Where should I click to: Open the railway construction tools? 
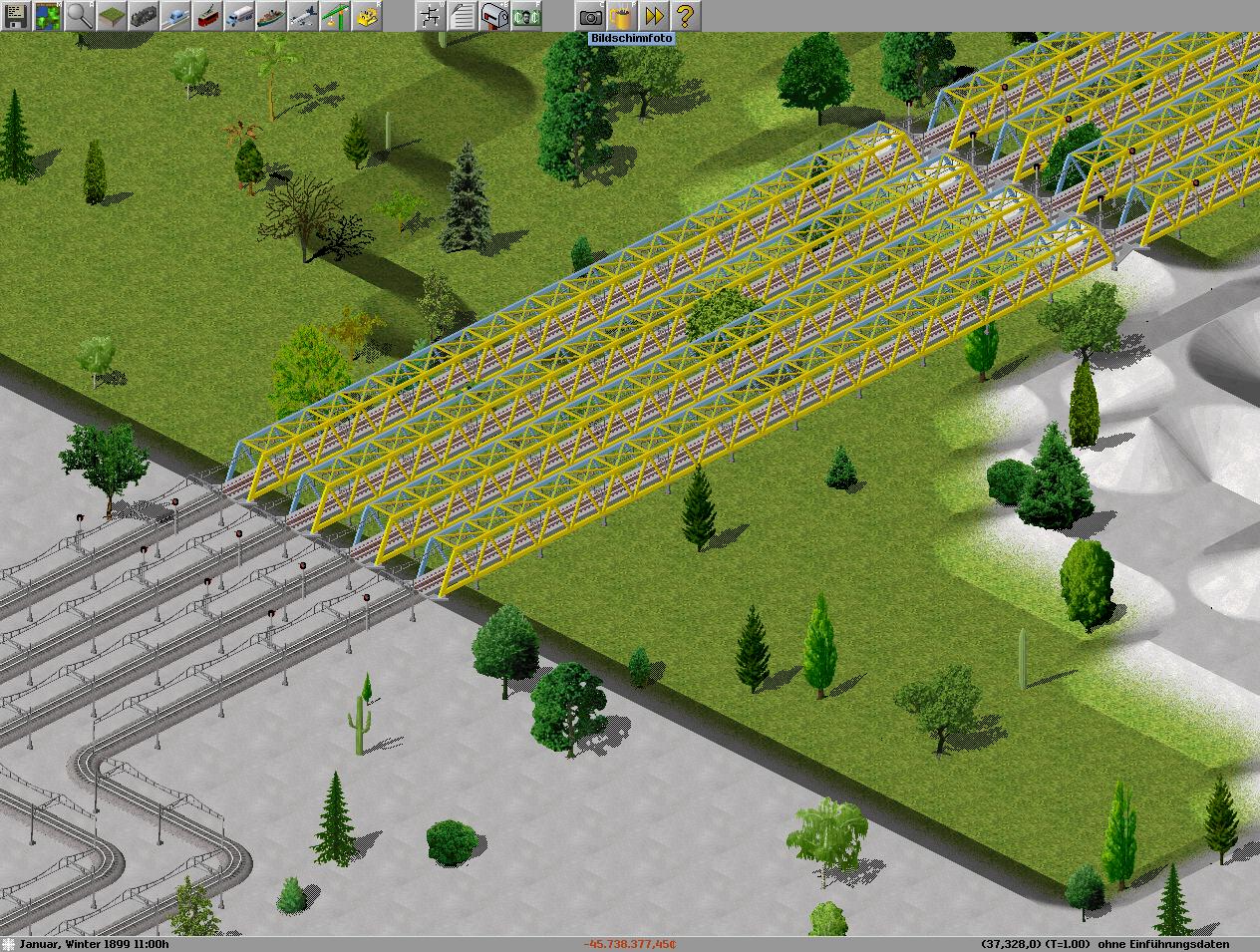point(144,16)
